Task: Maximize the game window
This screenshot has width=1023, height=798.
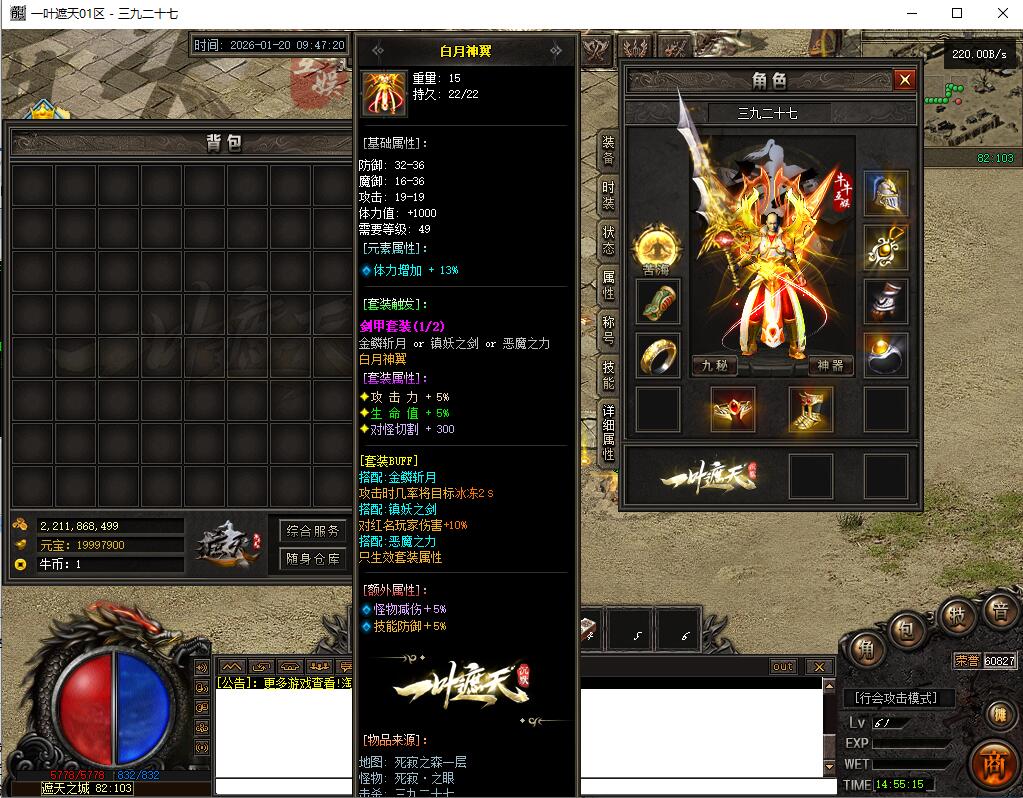Action: point(957,13)
